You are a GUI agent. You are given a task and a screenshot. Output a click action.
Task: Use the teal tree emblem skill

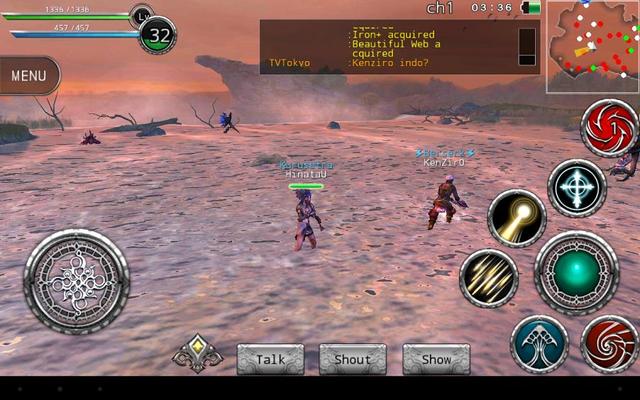(539, 344)
